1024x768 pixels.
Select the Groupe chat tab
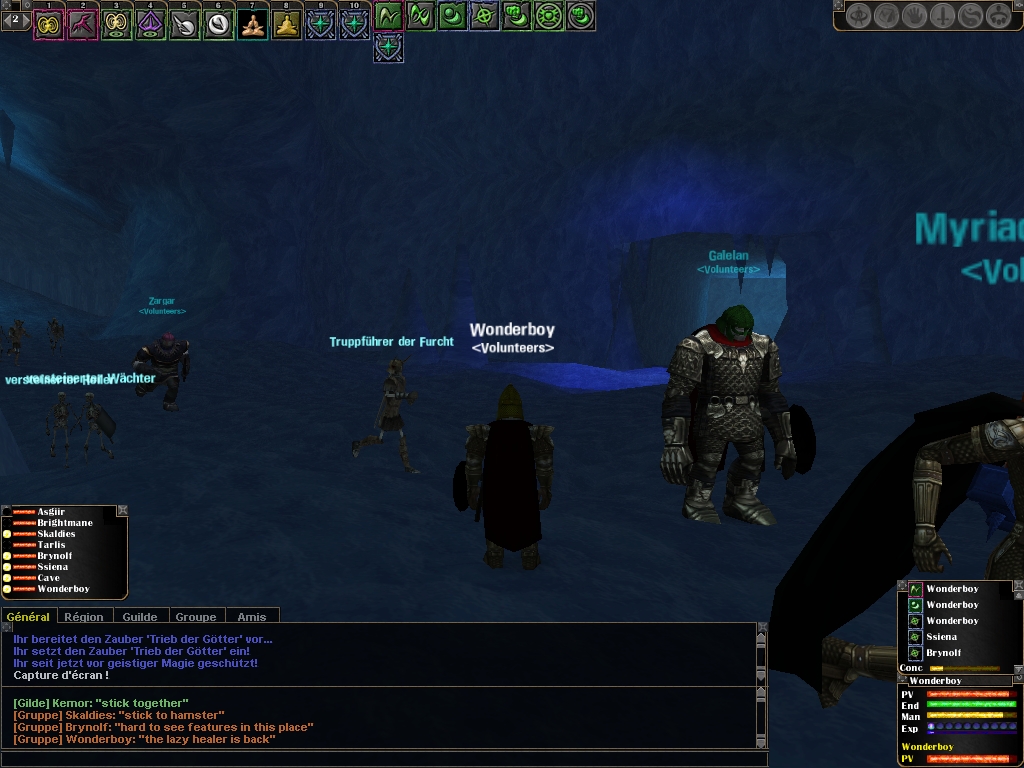coord(196,617)
